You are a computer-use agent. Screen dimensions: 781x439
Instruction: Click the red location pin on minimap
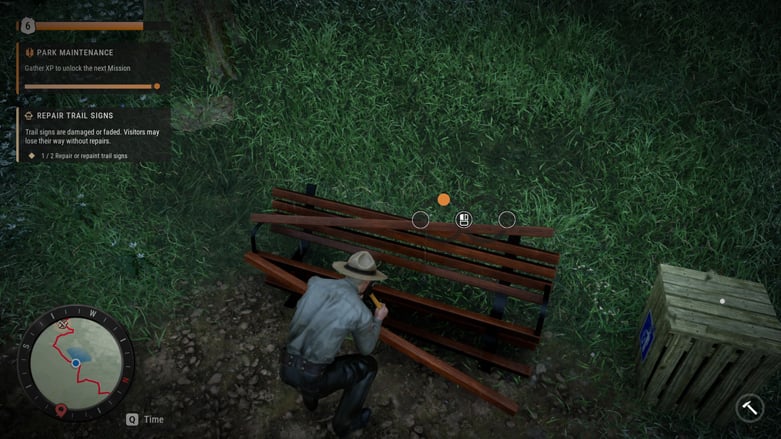pyautogui.click(x=62, y=409)
